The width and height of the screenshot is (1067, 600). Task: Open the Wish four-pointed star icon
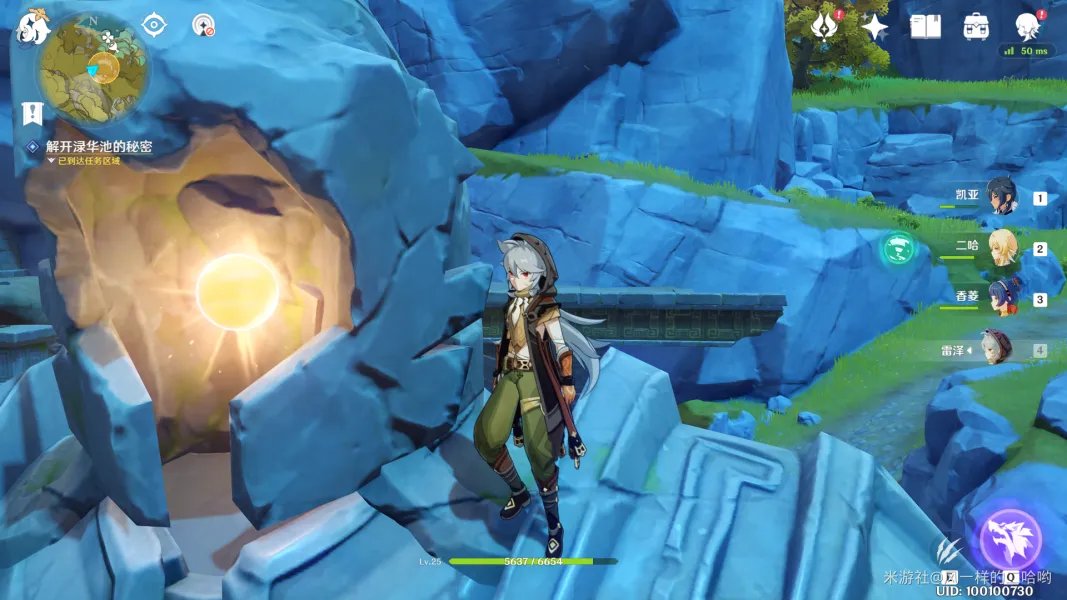point(876,27)
